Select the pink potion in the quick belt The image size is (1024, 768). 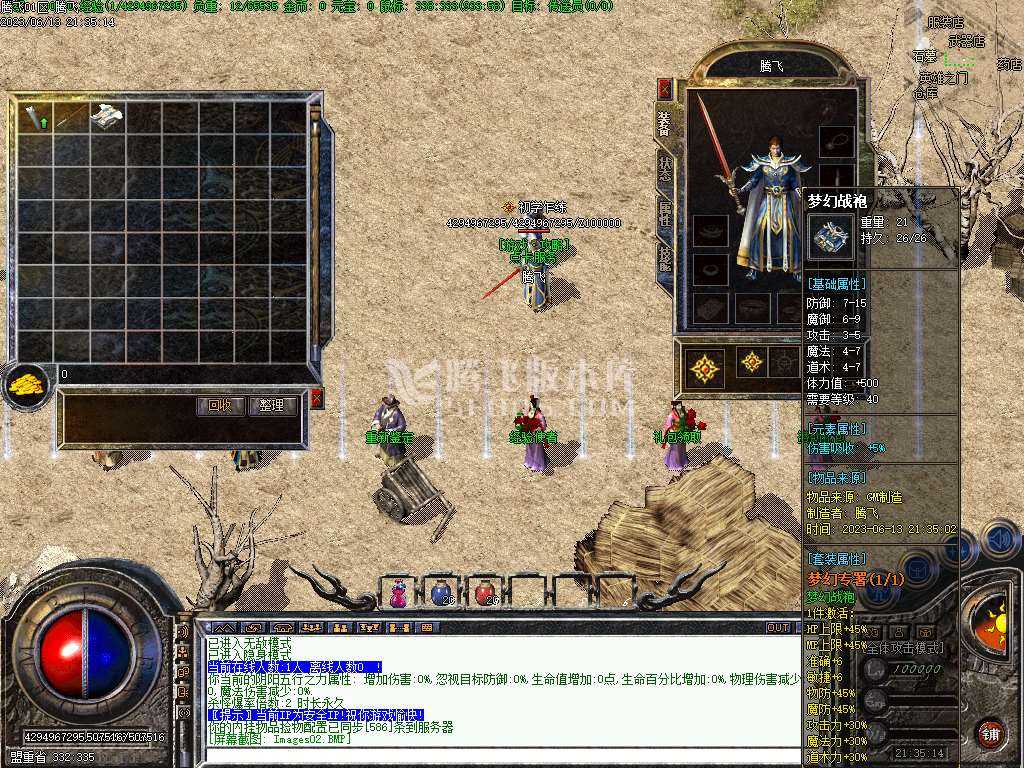[398, 594]
